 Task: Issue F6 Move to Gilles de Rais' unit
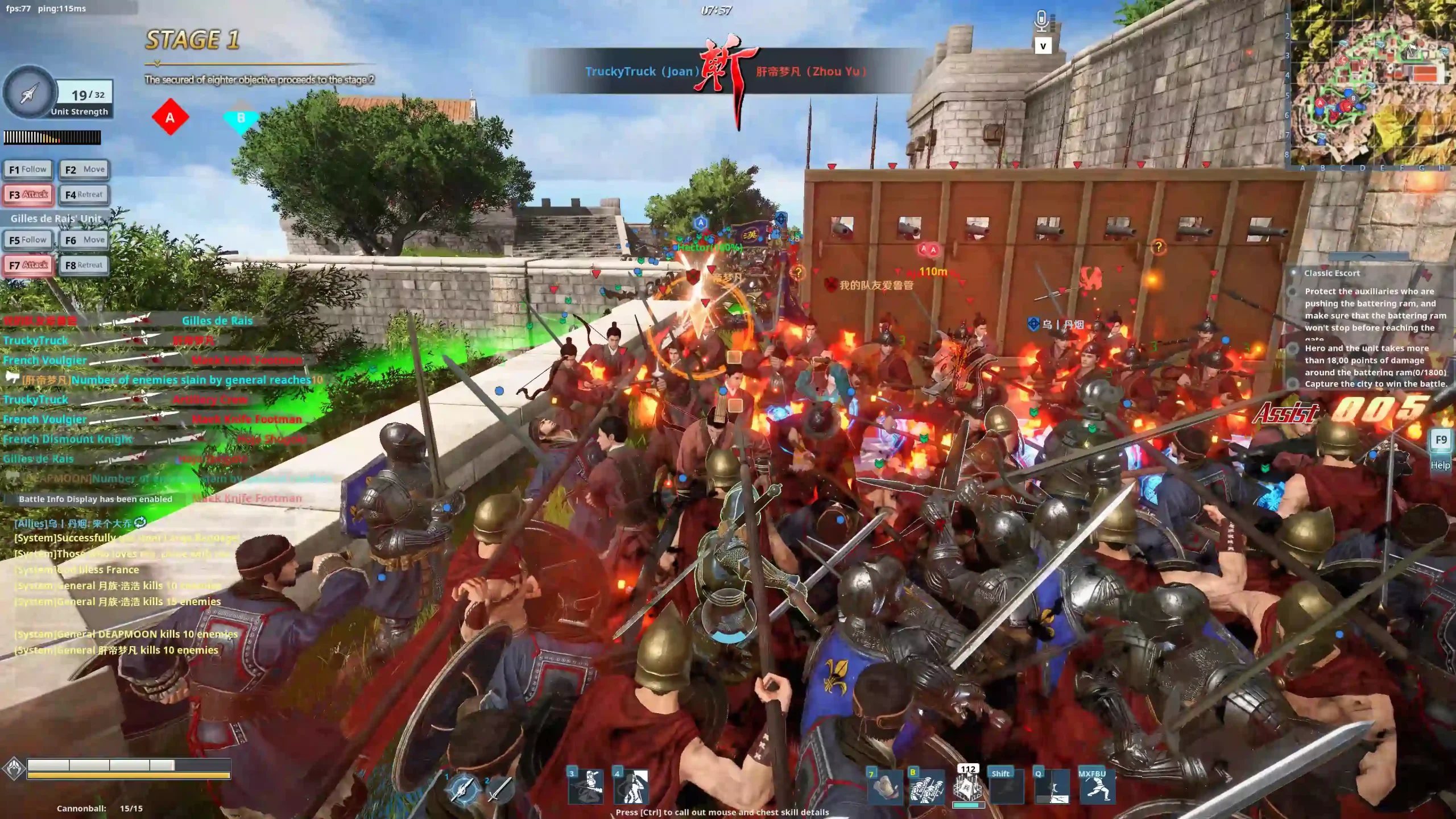[x=84, y=240]
